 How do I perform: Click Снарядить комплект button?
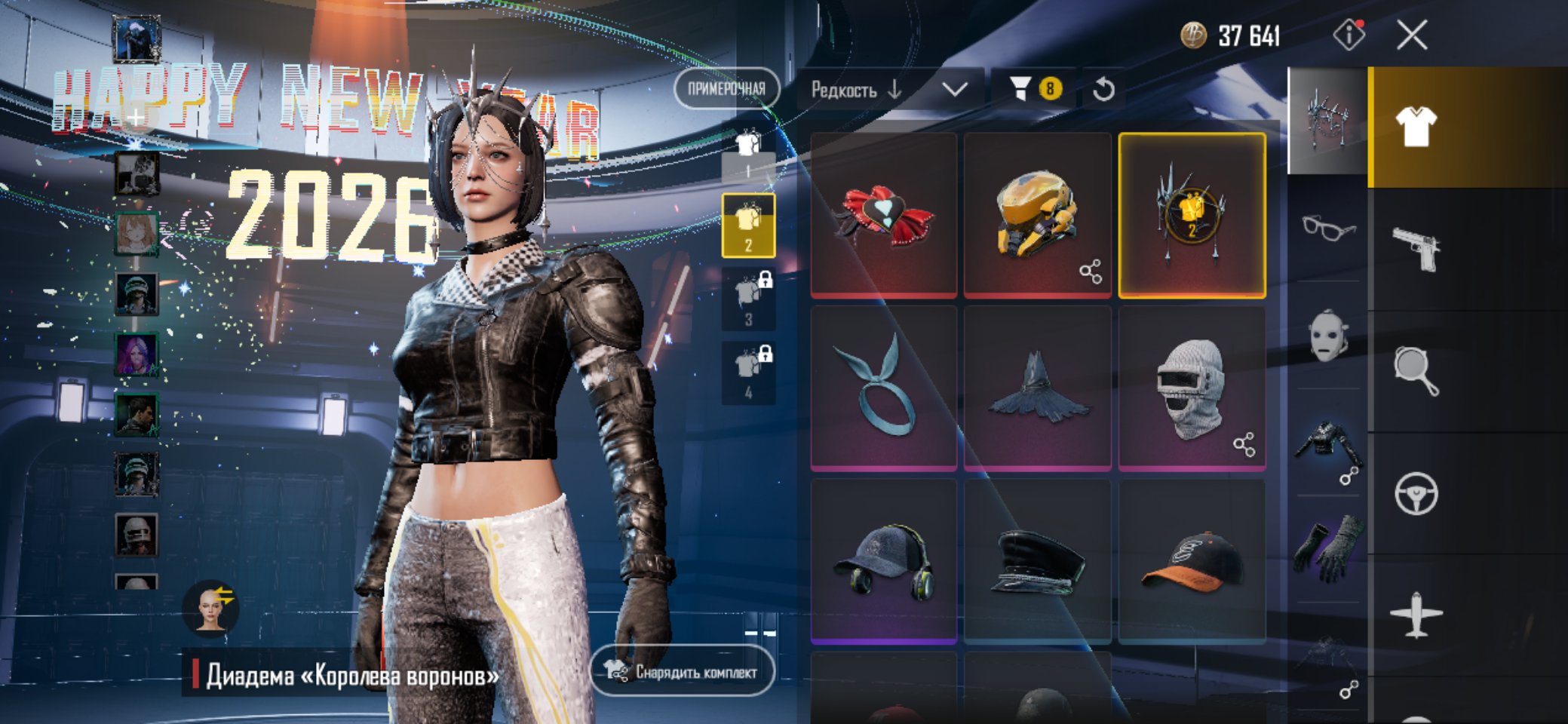[x=682, y=671]
